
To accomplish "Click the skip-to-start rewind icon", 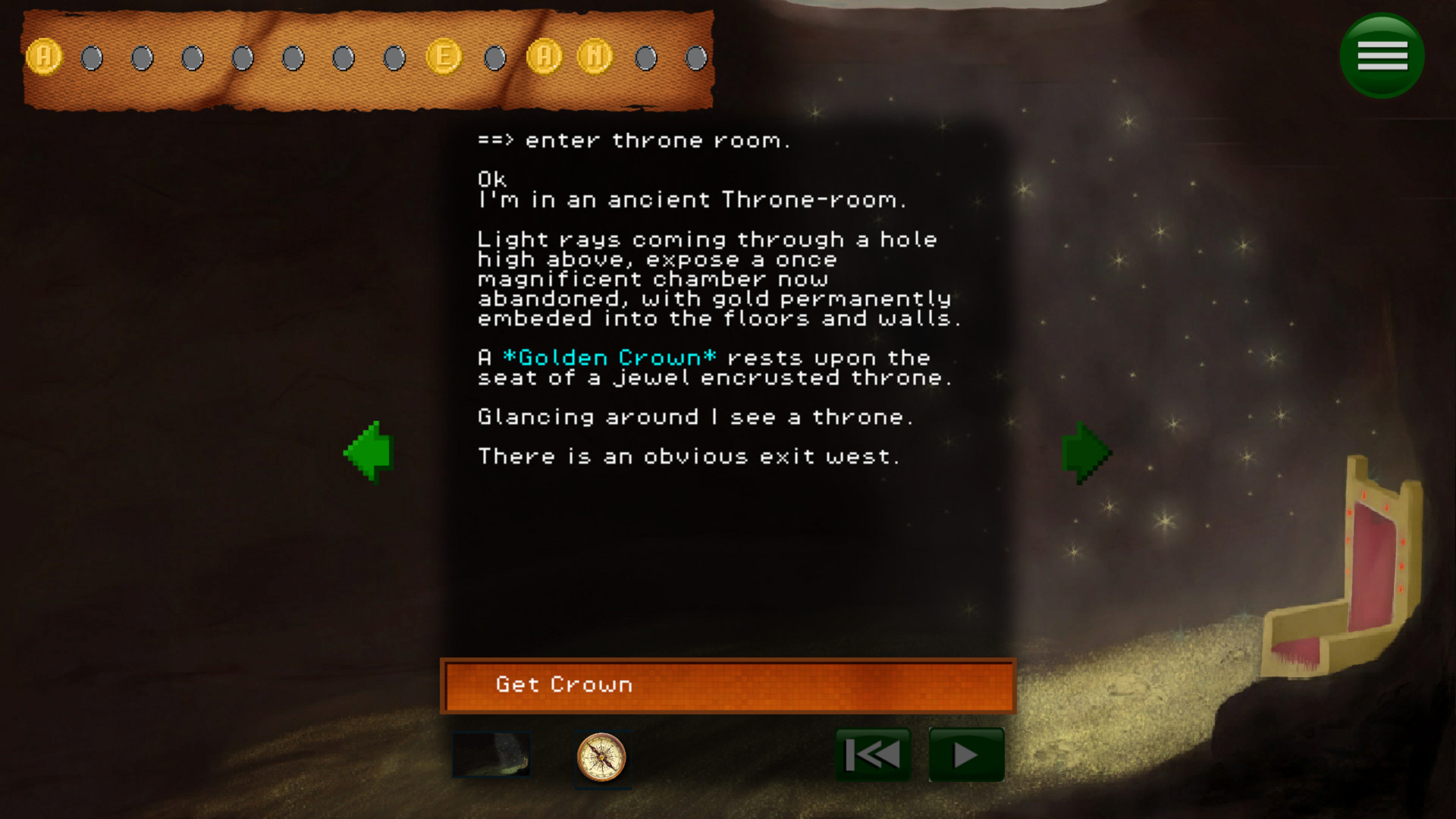I will coord(873,754).
